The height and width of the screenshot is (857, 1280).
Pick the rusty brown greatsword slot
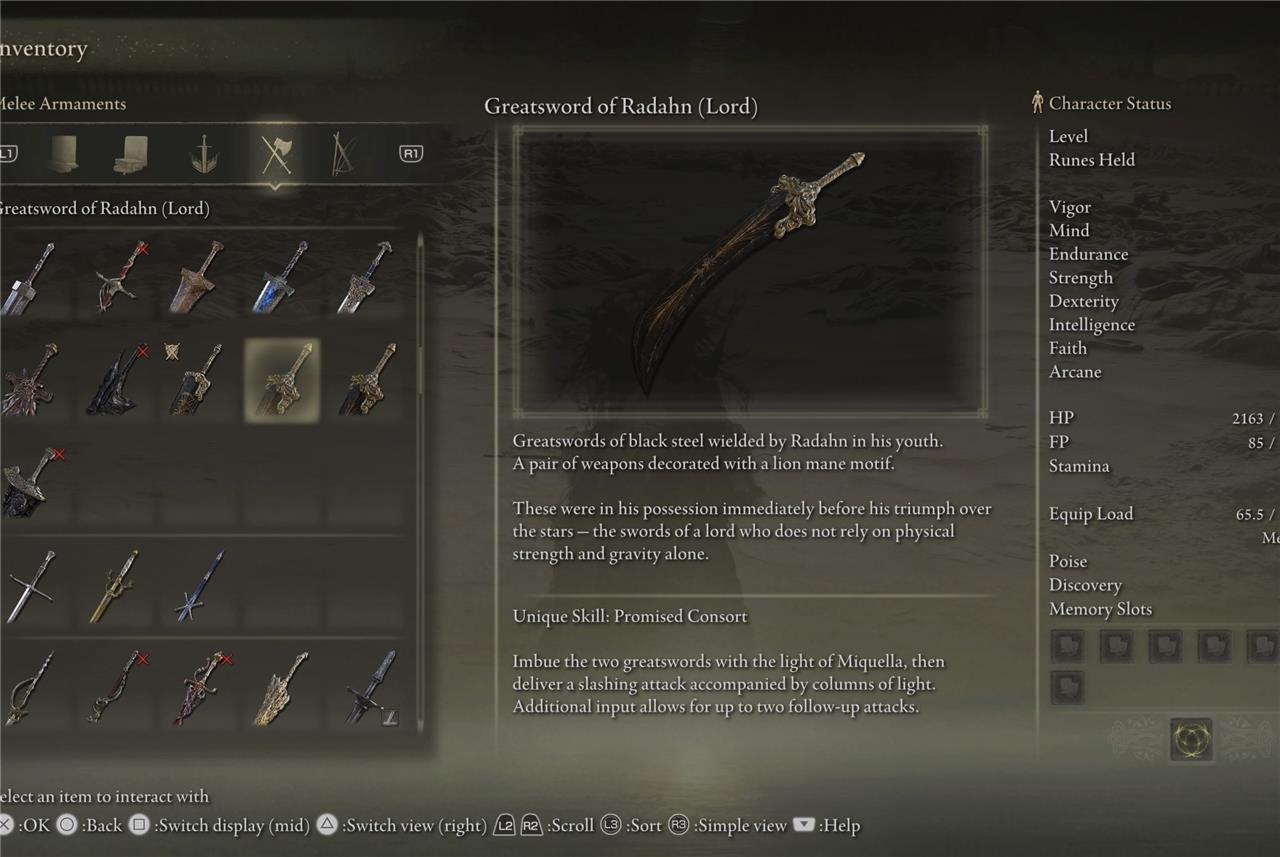coord(199,277)
